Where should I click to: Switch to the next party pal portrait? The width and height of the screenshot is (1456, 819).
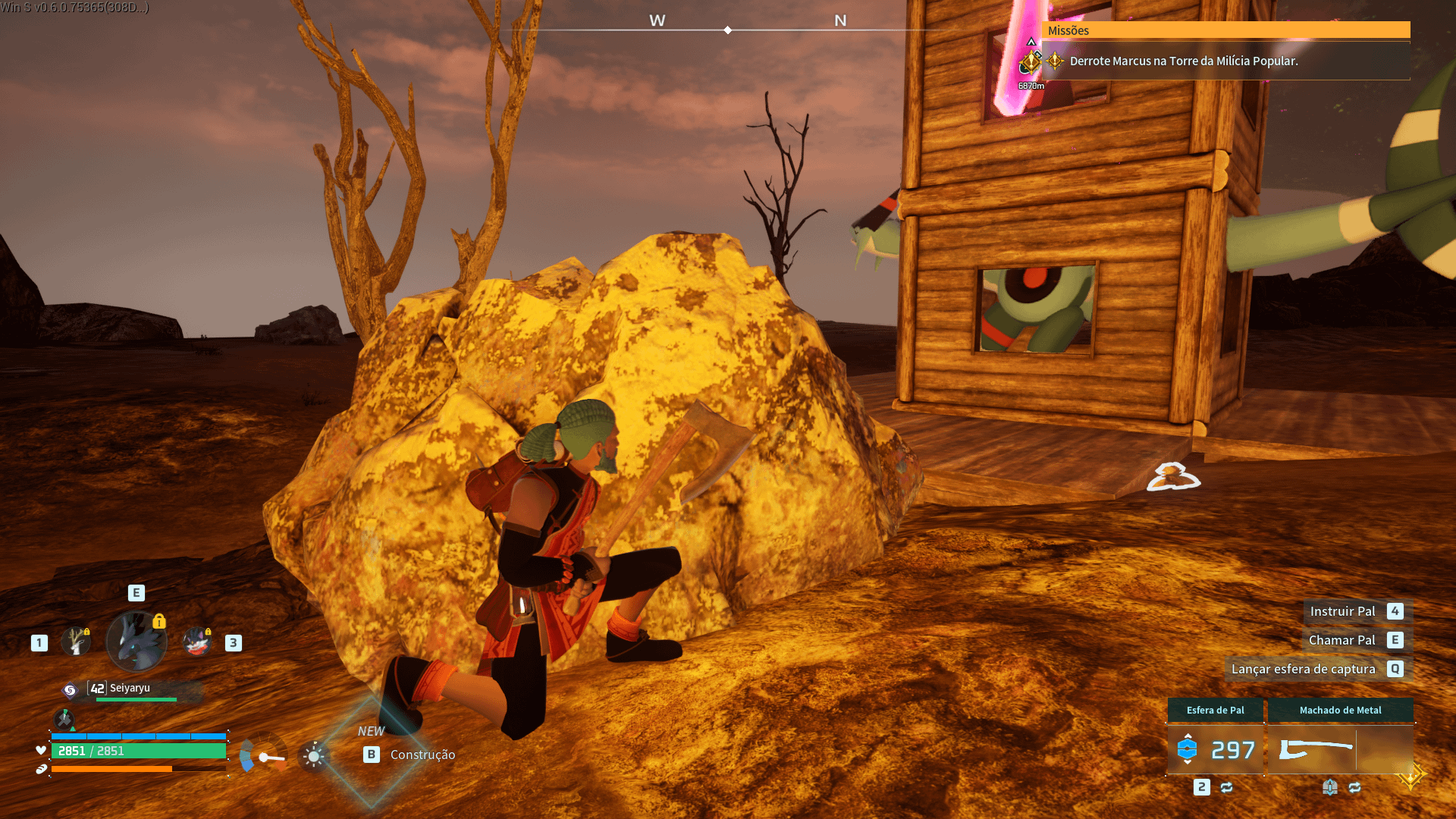(x=197, y=642)
